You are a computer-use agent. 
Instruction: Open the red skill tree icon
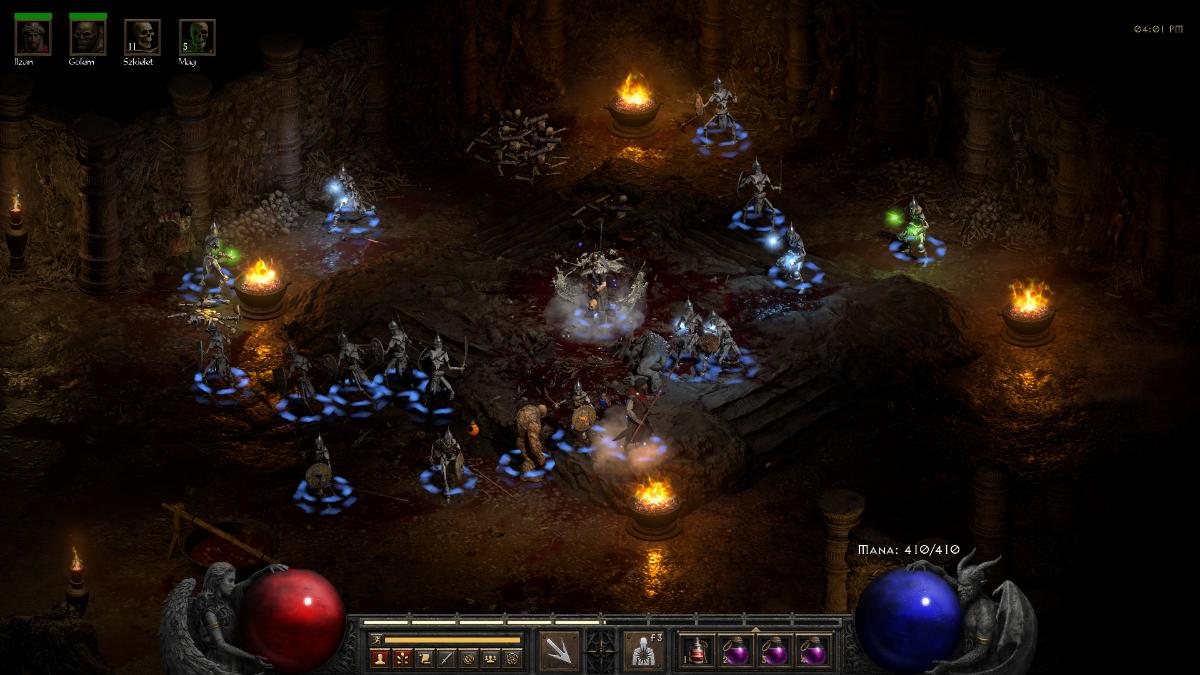[402, 658]
